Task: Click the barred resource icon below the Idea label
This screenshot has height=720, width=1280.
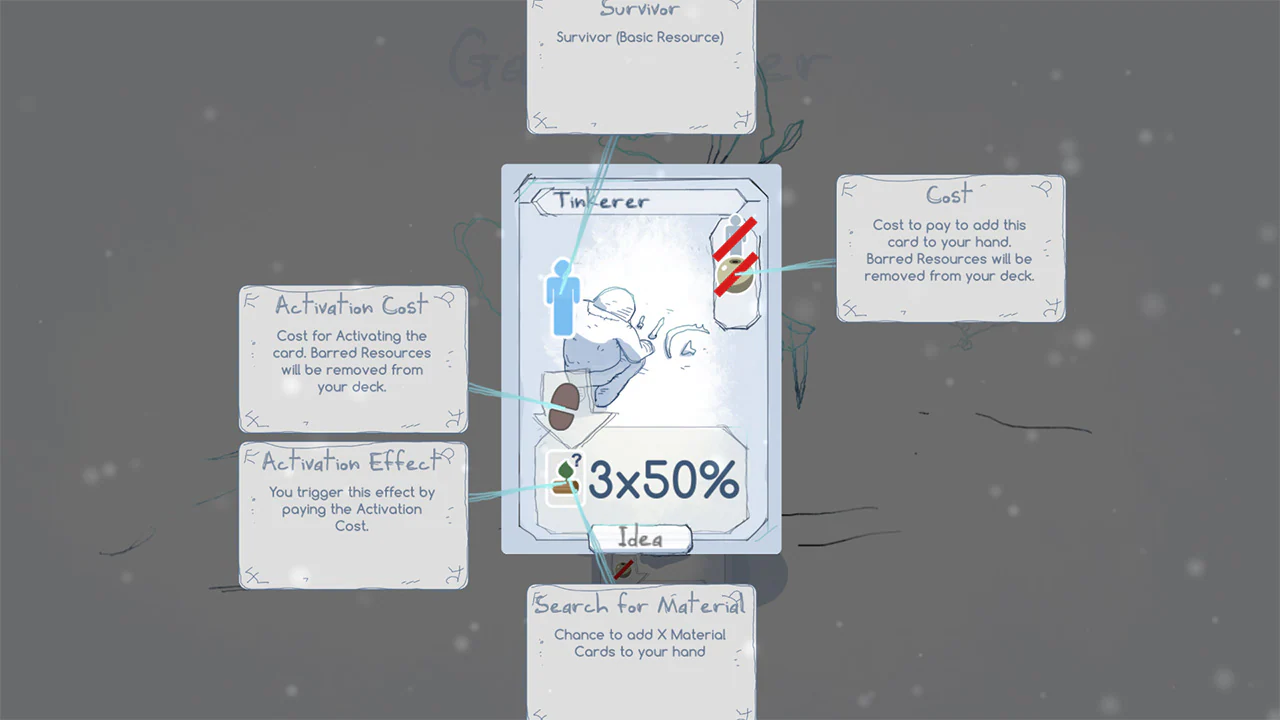Action: pos(625,570)
